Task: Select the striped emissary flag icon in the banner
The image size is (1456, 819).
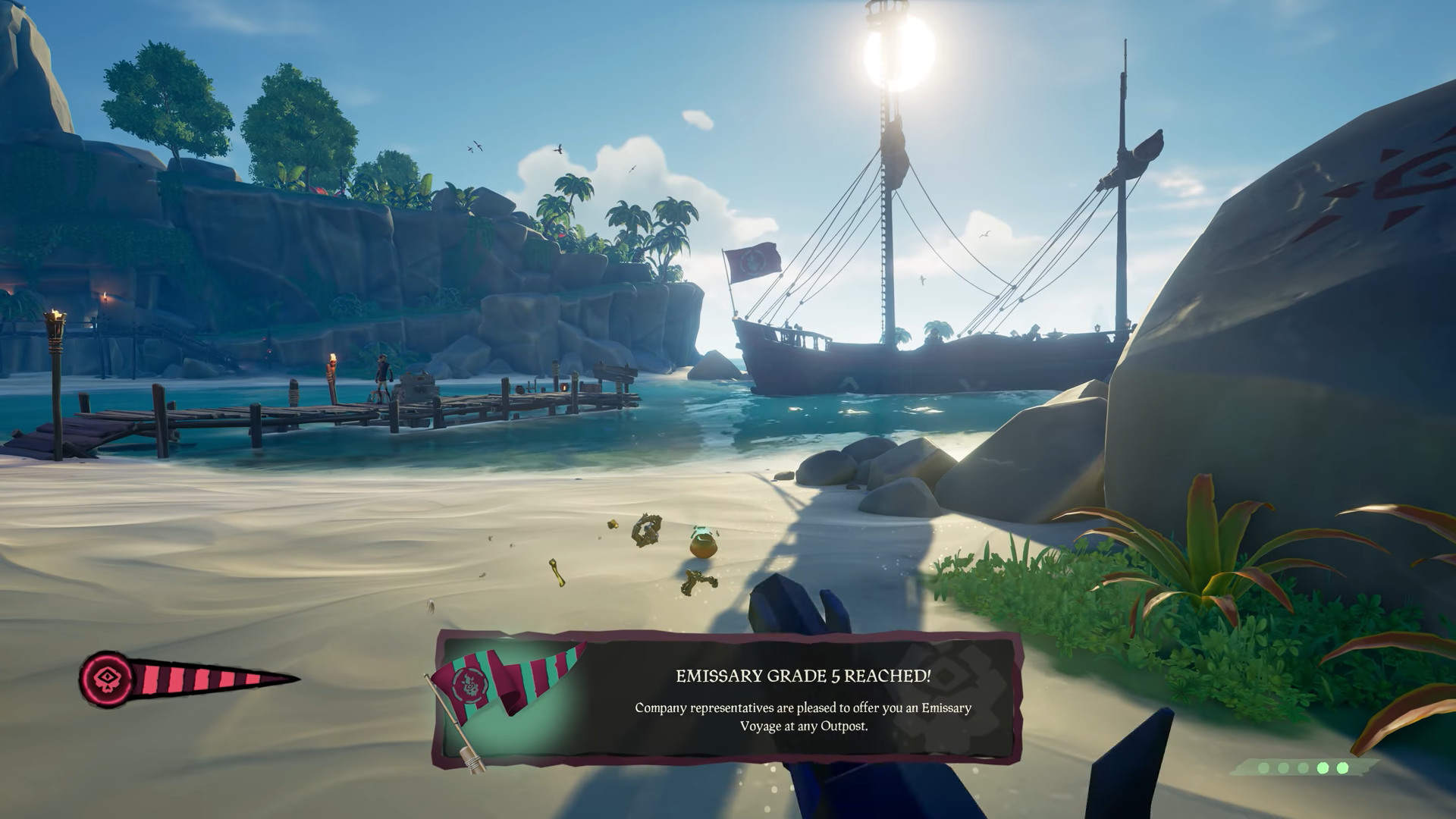Action: 507,680
